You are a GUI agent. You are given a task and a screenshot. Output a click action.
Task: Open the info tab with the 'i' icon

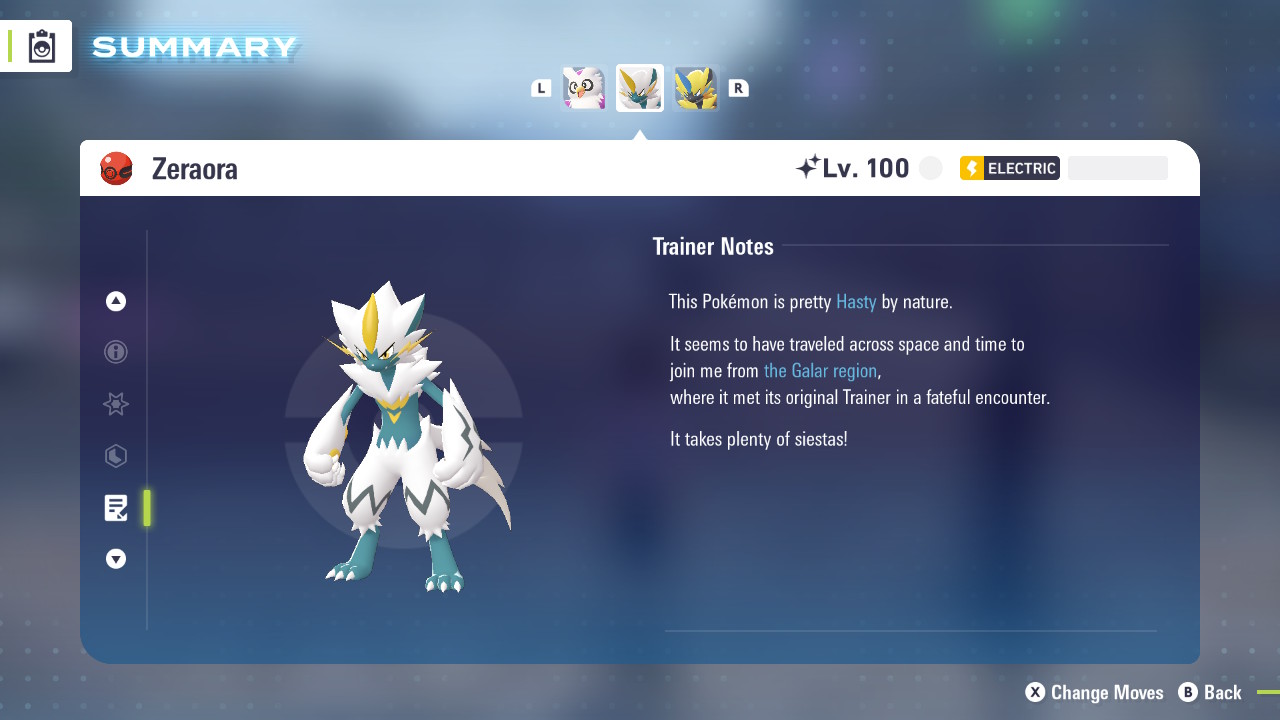click(x=116, y=352)
